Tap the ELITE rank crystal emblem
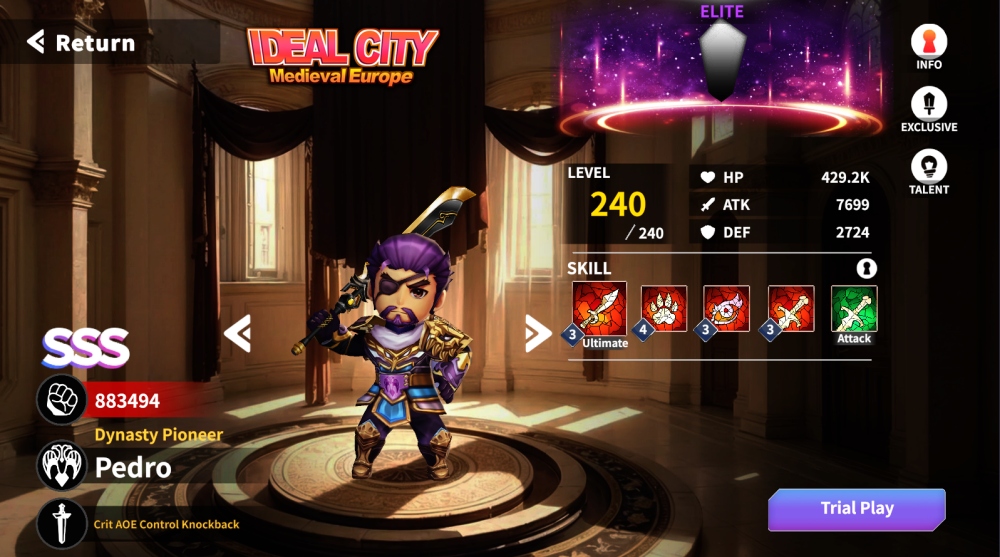Screen dimensions: 1000x557 720,62
